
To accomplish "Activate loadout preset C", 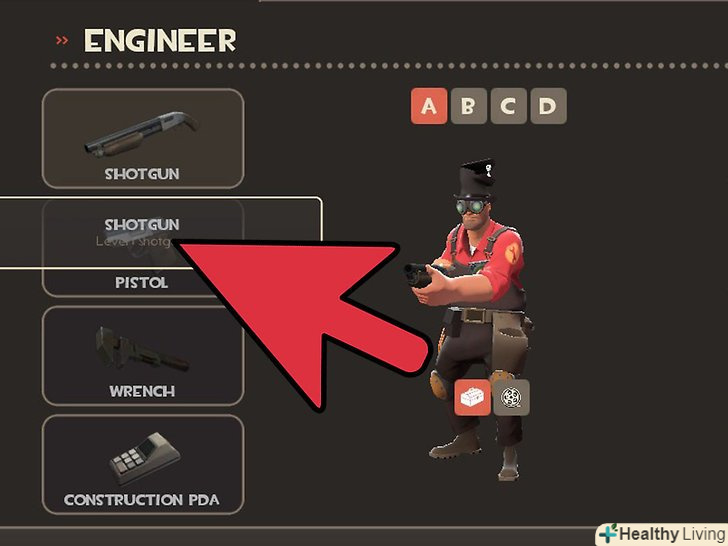I will 508,107.
